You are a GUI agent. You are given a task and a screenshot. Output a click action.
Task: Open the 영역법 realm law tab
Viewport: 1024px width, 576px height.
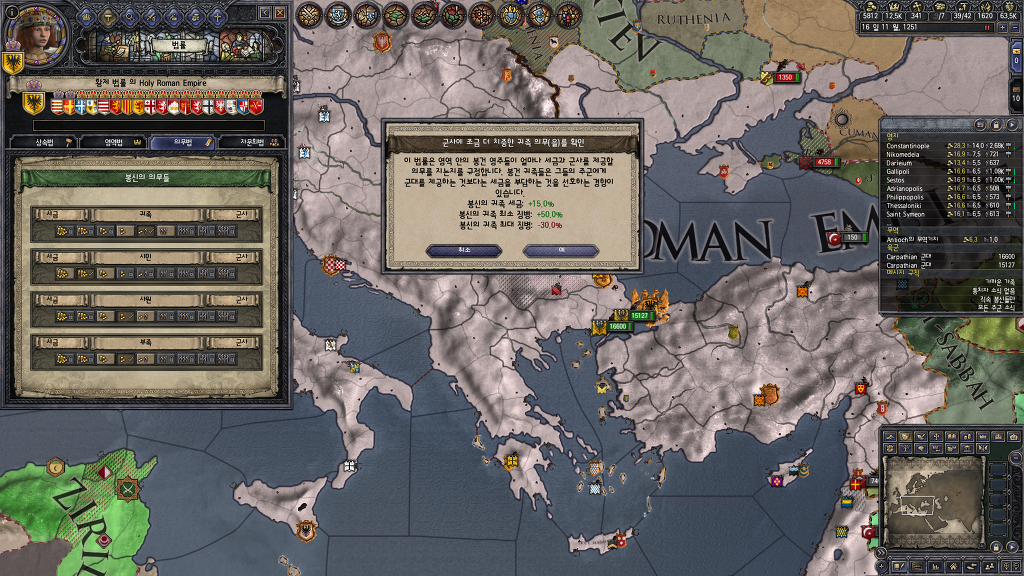click(x=111, y=143)
